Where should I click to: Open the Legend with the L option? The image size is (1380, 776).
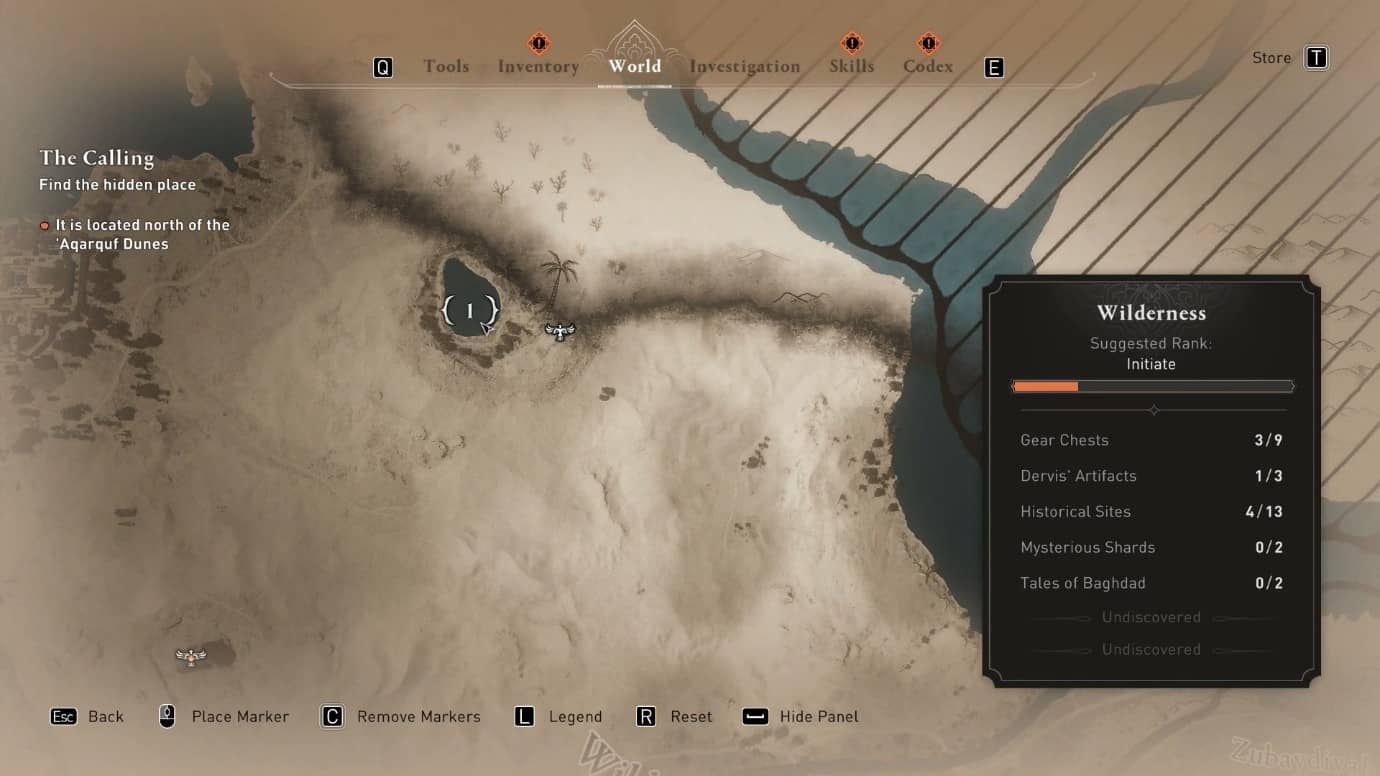(x=524, y=716)
